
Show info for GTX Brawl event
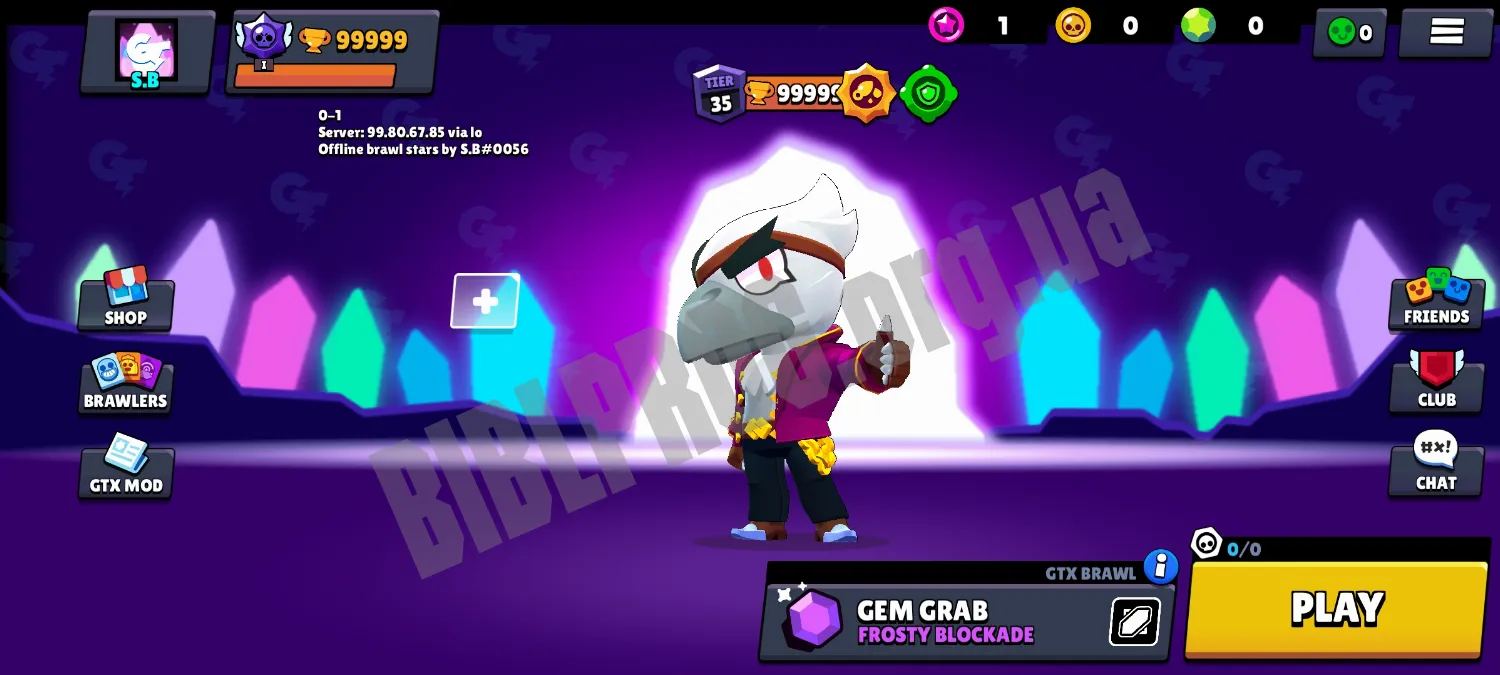pos(1160,566)
